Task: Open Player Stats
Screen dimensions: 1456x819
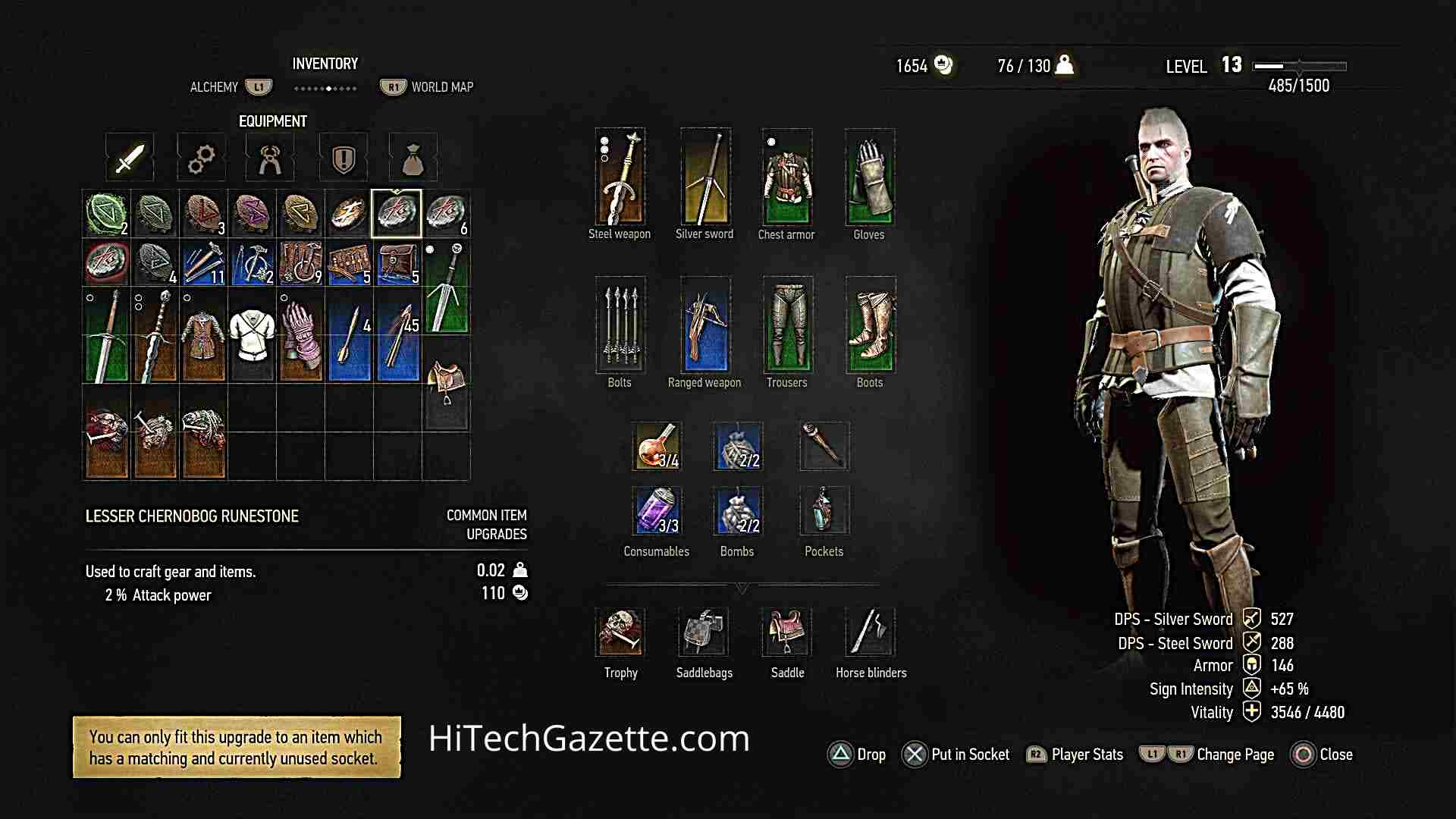Action: click(x=1075, y=755)
